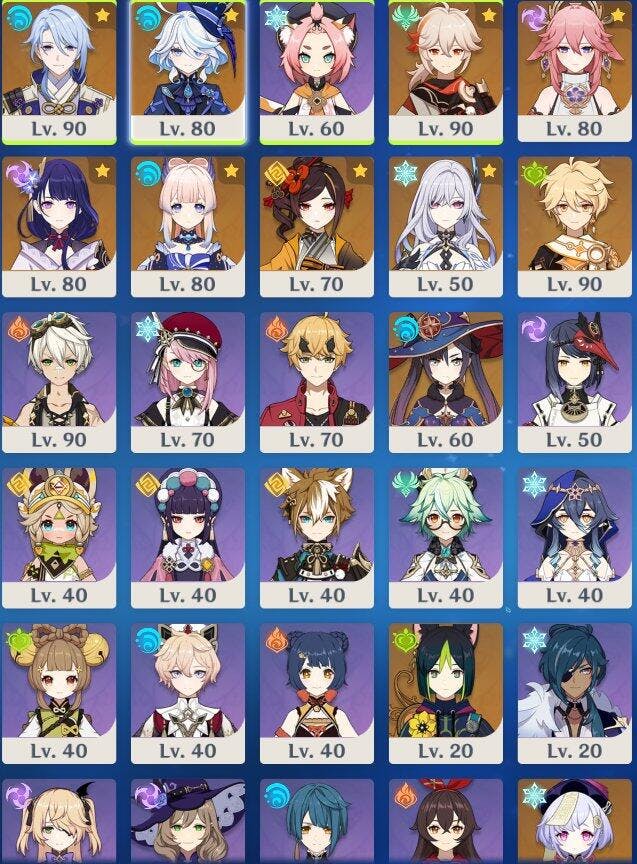Pick Sangonomiya Kokomi's card
This screenshot has height=864, width=637.
click(188, 216)
